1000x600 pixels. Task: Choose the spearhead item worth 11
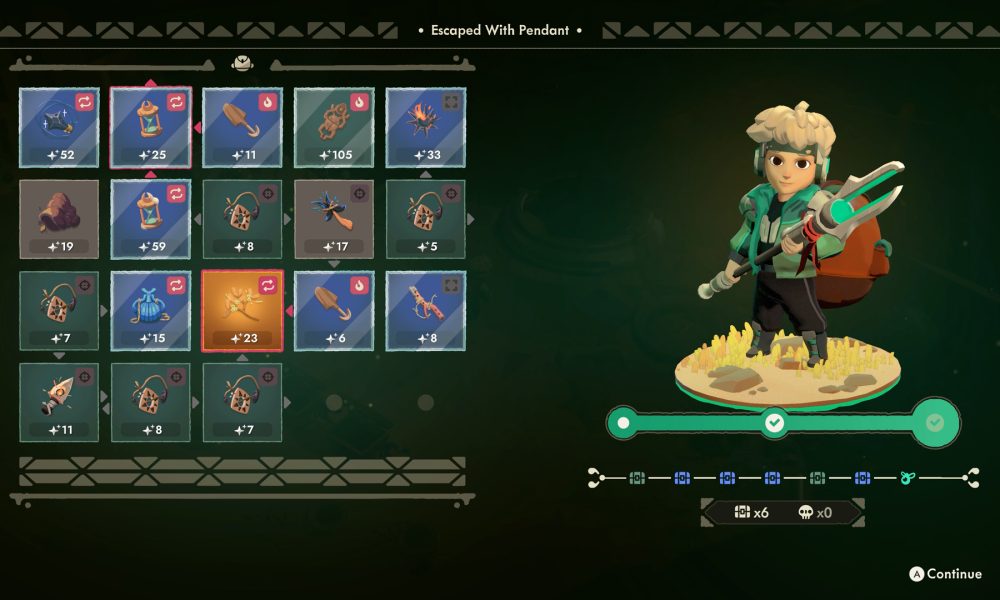click(60, 402)
